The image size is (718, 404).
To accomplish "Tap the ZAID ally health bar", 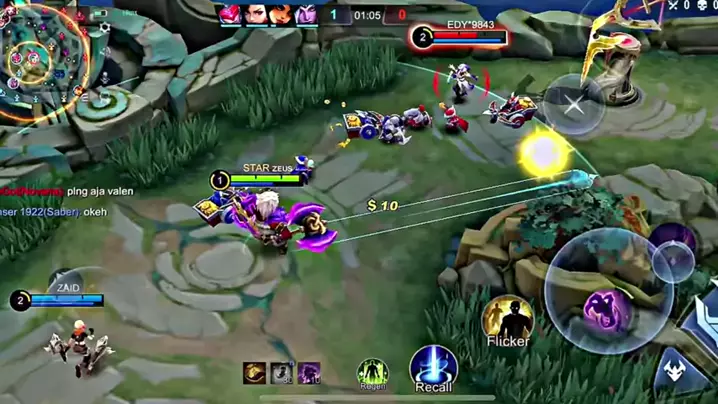I will (x=66, y=299).
